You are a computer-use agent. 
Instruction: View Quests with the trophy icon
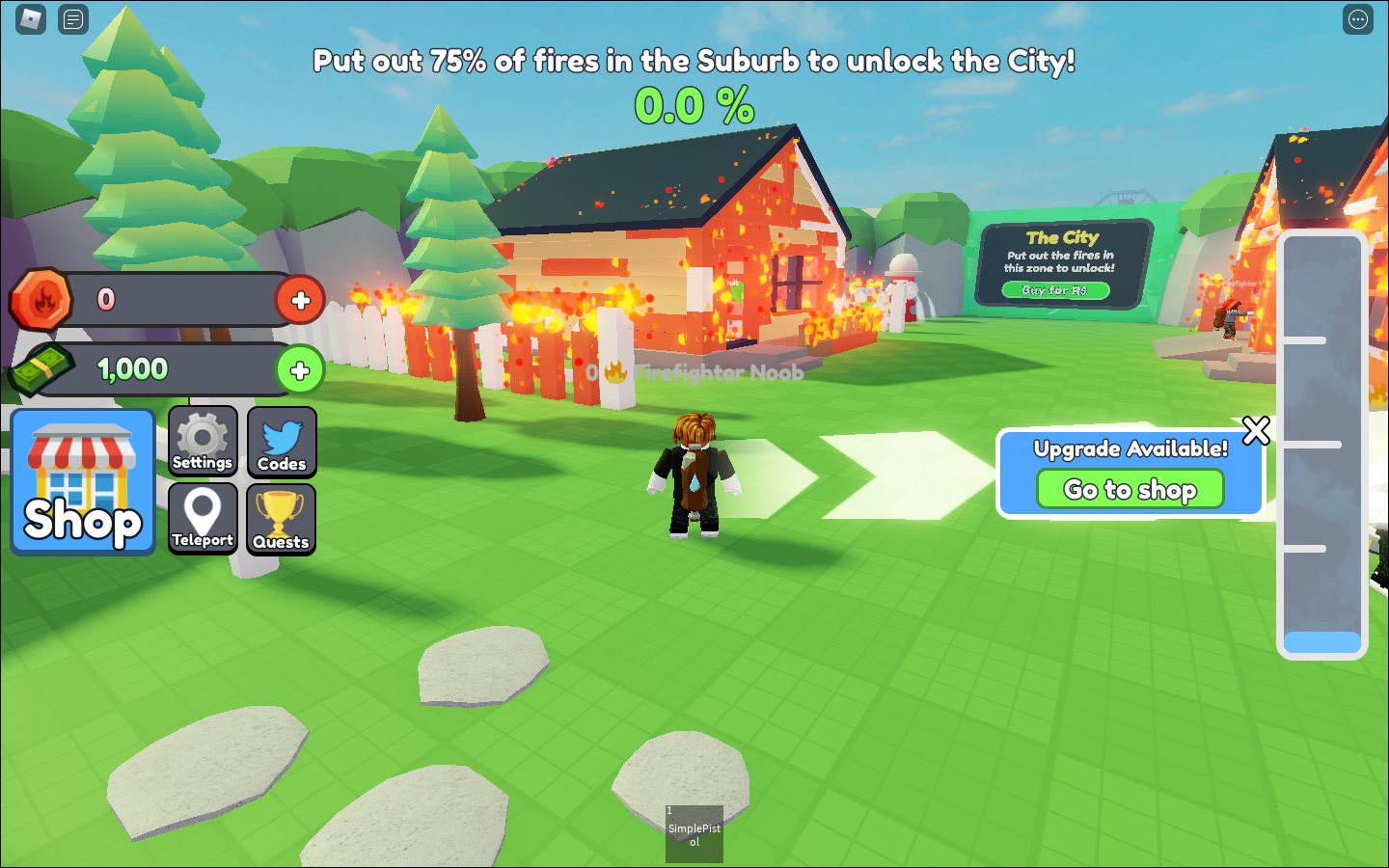281,518
